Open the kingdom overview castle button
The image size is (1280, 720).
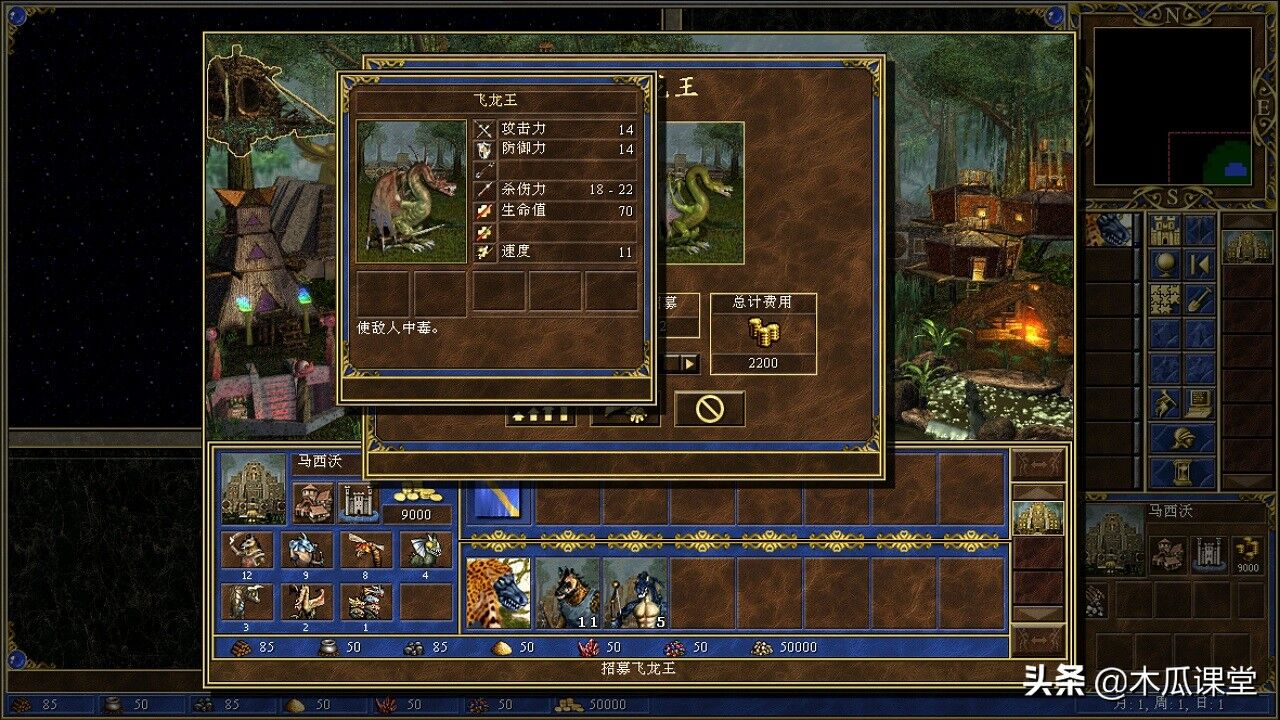[x=1163, y=231]
